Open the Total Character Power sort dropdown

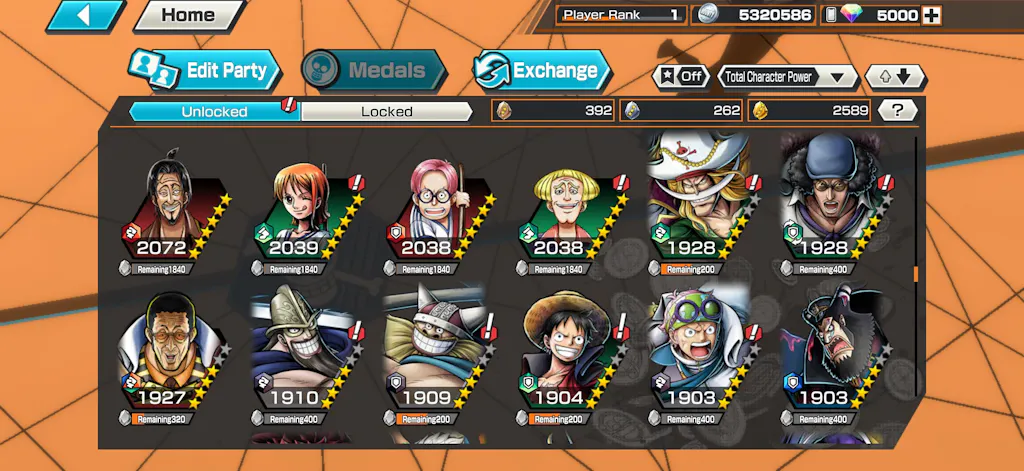(x=788, y=77)
